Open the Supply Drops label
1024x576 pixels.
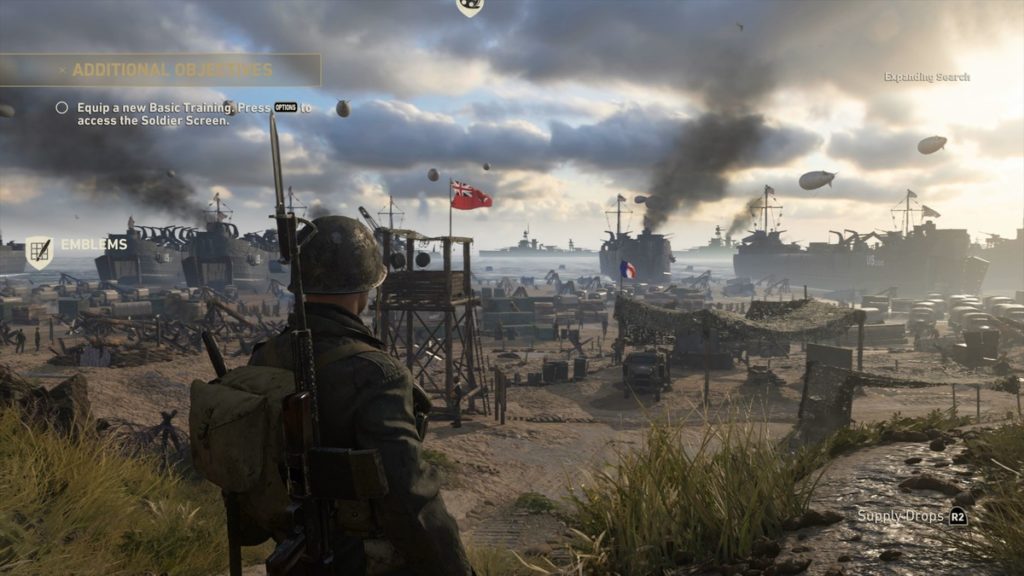click(900, 516)
